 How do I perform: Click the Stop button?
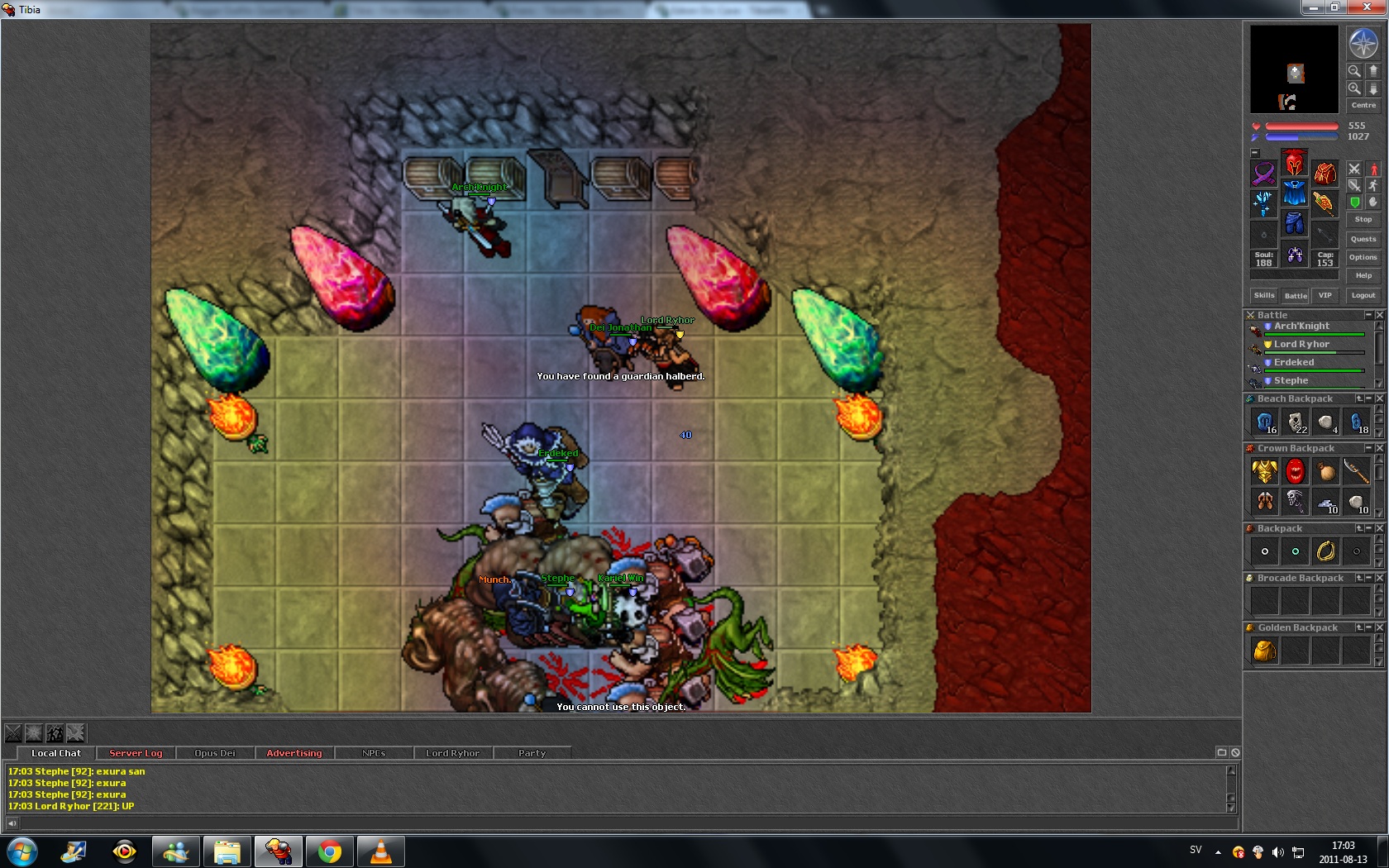pos(1363,219)
